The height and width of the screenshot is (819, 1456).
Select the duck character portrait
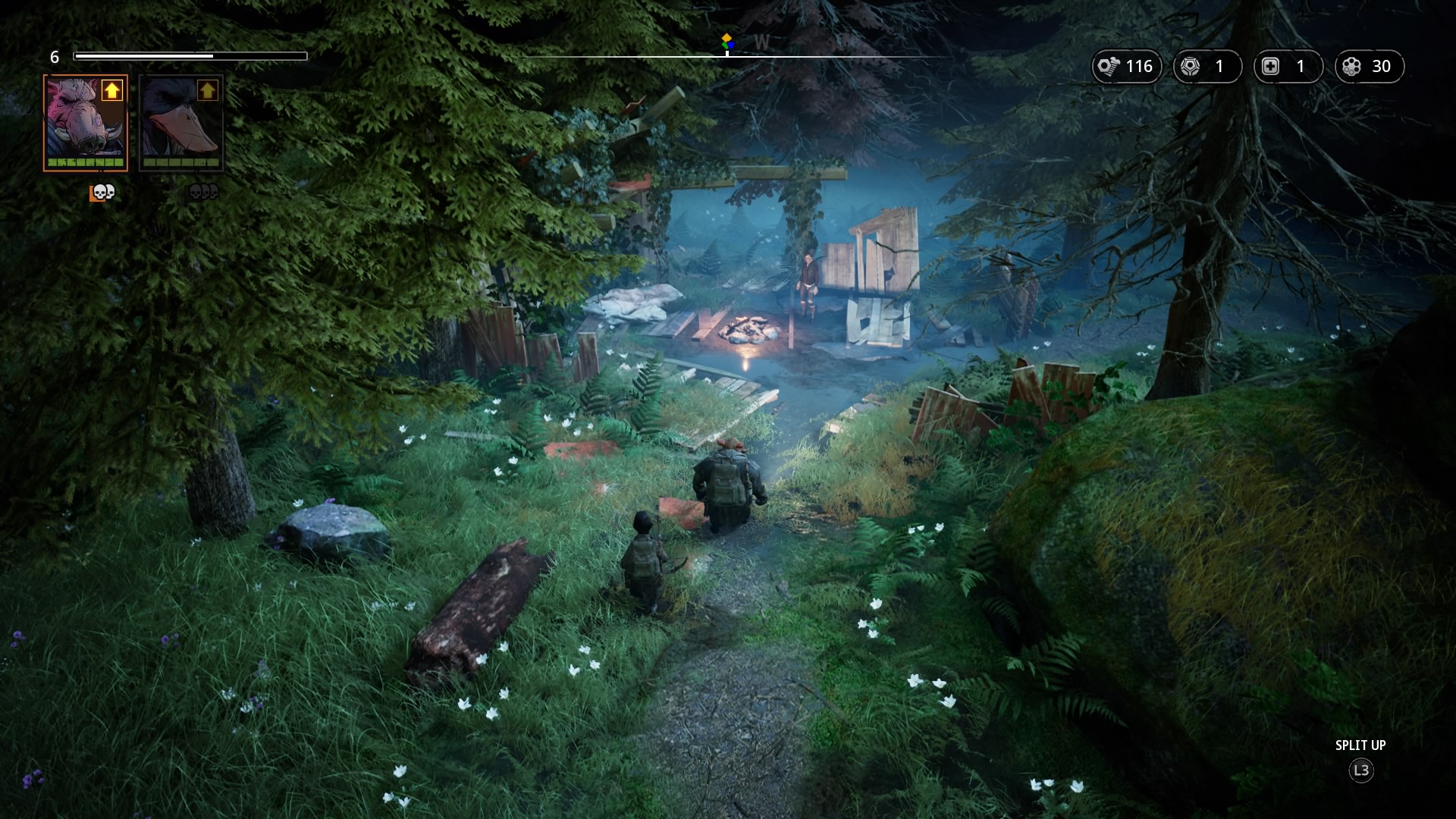tap(181, 123)
